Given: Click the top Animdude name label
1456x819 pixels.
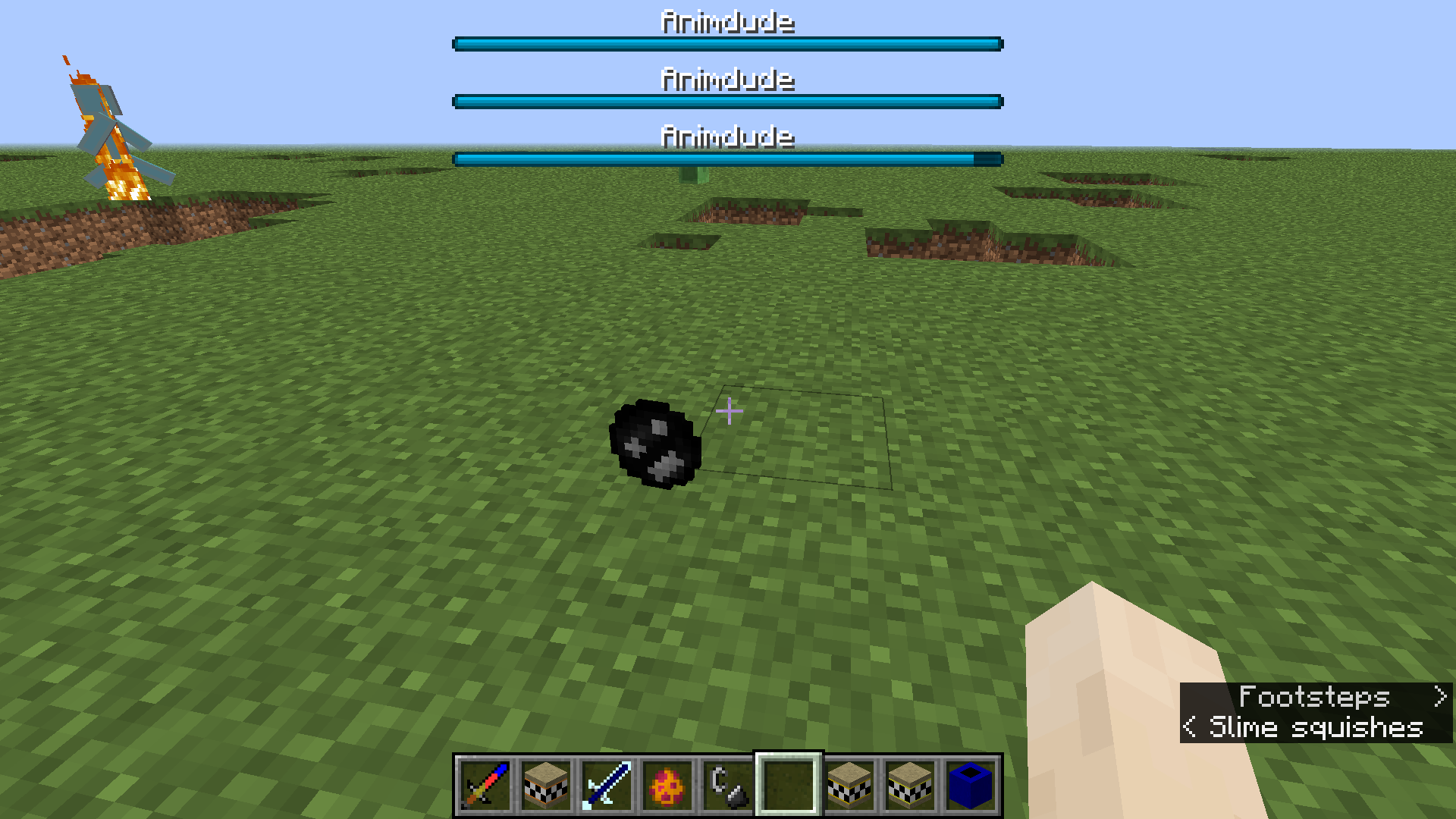Looking at the screenshot, I should (x=727, y=21).
